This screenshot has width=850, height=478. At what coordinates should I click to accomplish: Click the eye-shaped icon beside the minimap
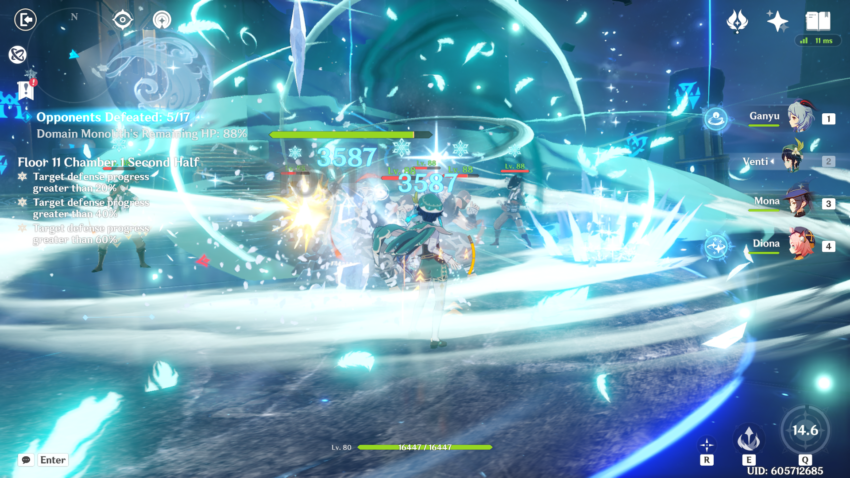(123, 19)
